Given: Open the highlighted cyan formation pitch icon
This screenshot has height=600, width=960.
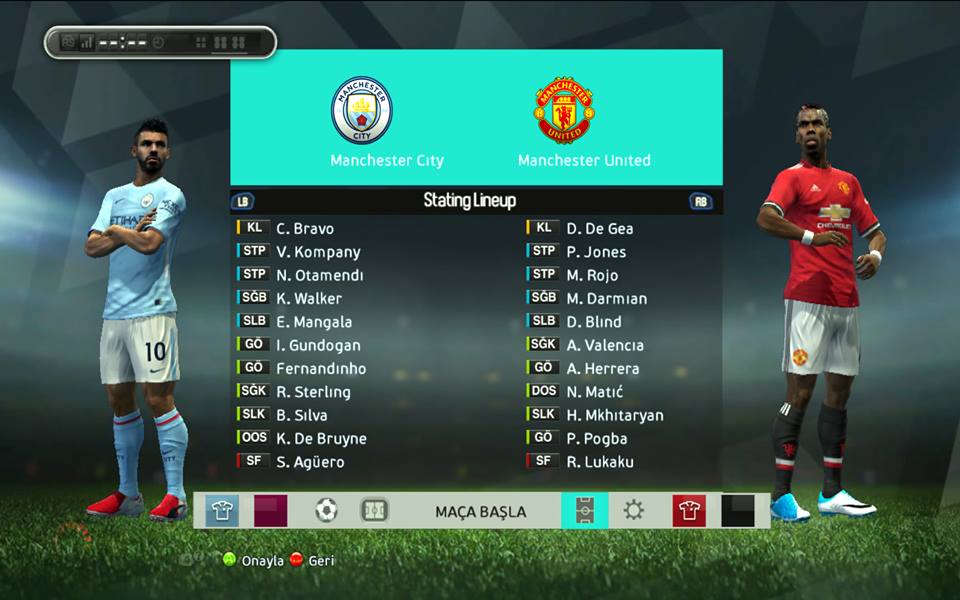Looking at the screenshot, I should (x=584, y=511).
